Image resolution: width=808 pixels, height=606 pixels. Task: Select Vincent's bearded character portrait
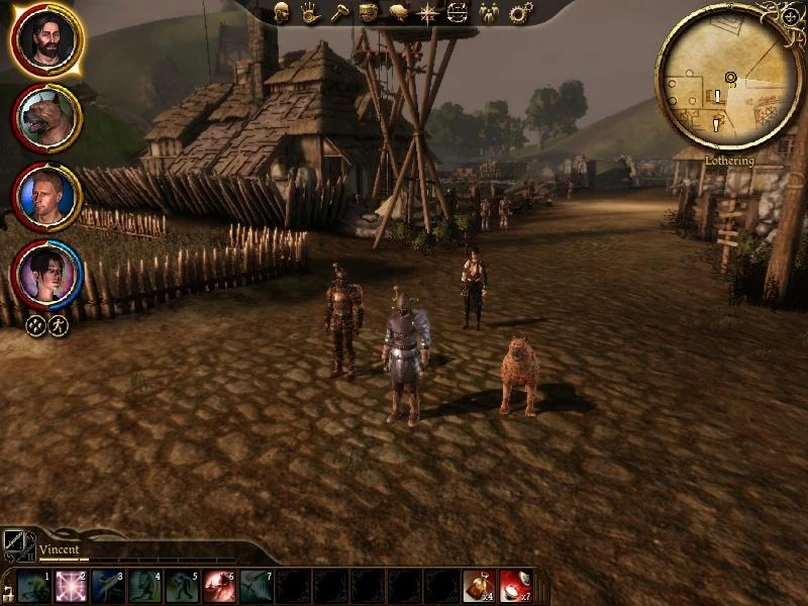point(46,39)
